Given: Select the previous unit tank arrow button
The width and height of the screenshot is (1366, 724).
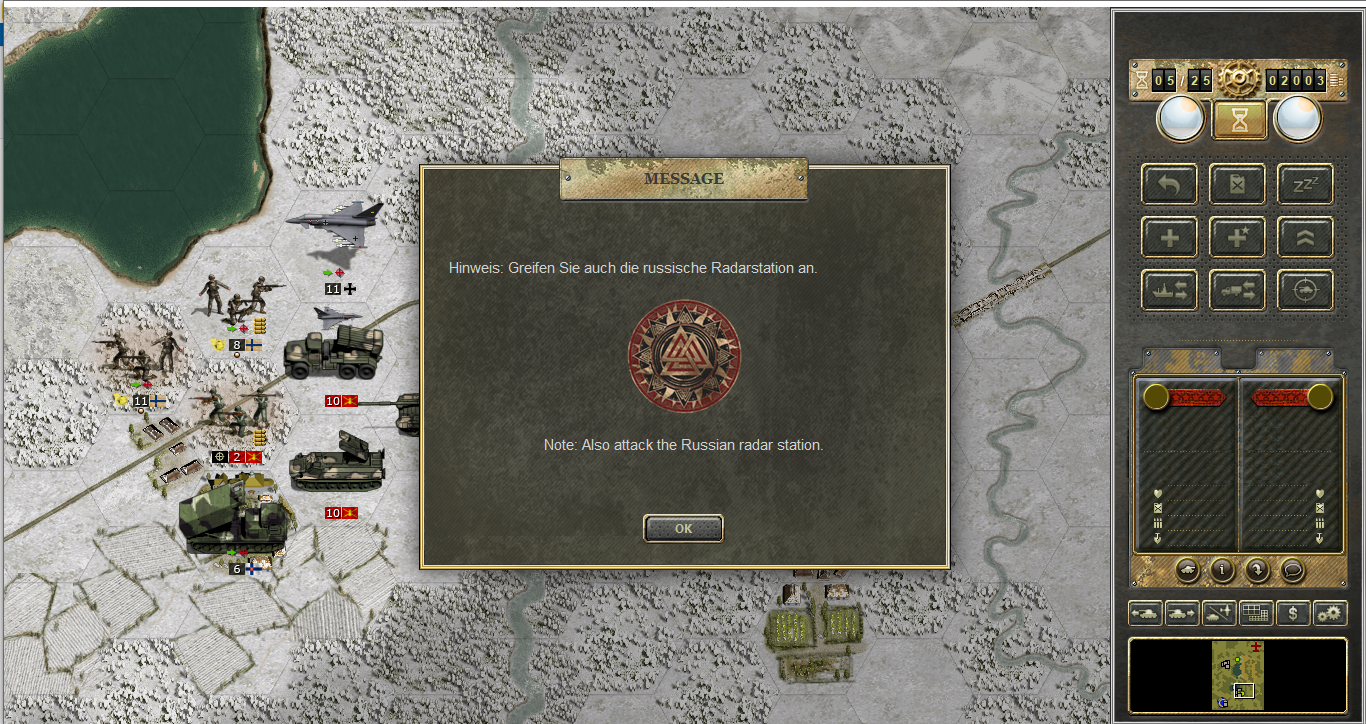Looking at the screenshot, I should pyautogui.click(x=1144, y=613).
